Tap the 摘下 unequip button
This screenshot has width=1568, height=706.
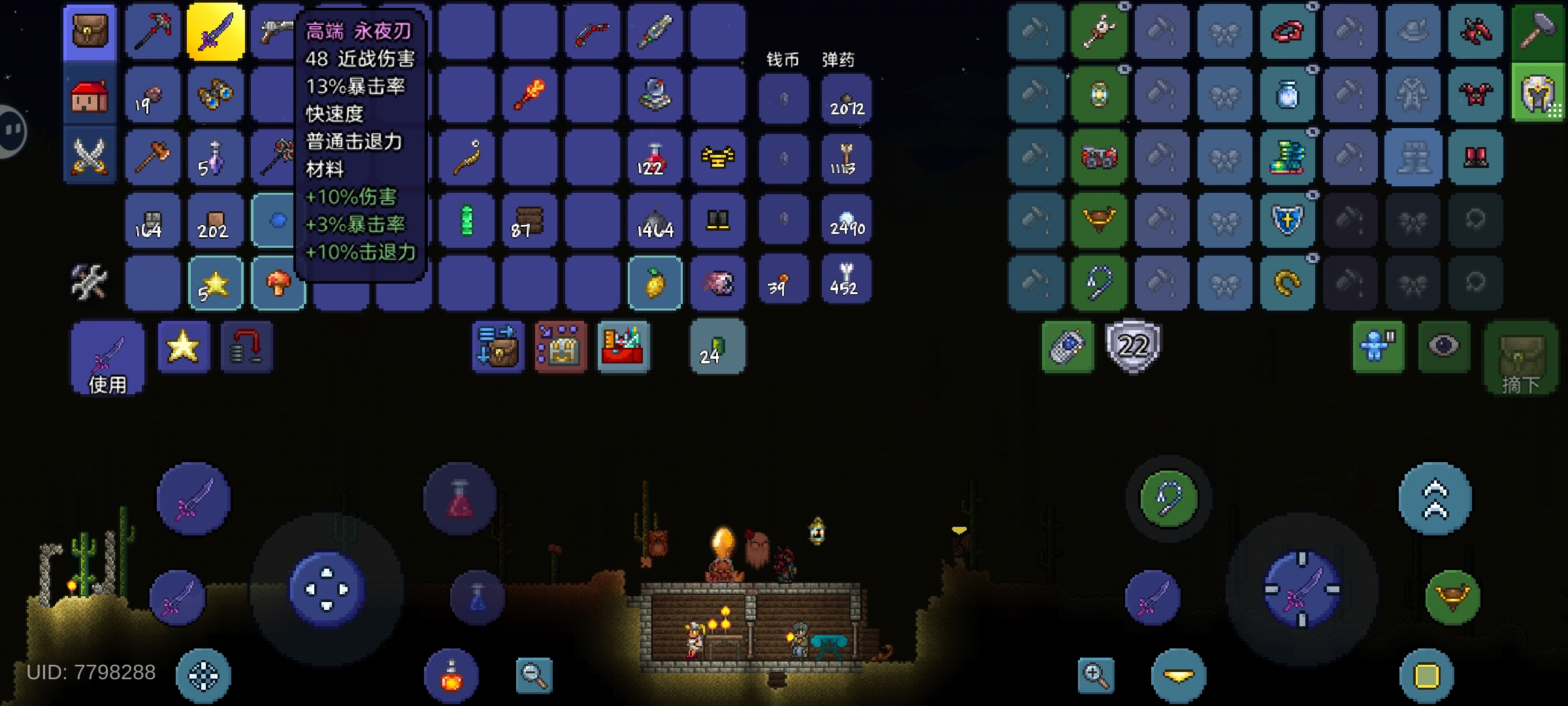(x=1520, y=358)
